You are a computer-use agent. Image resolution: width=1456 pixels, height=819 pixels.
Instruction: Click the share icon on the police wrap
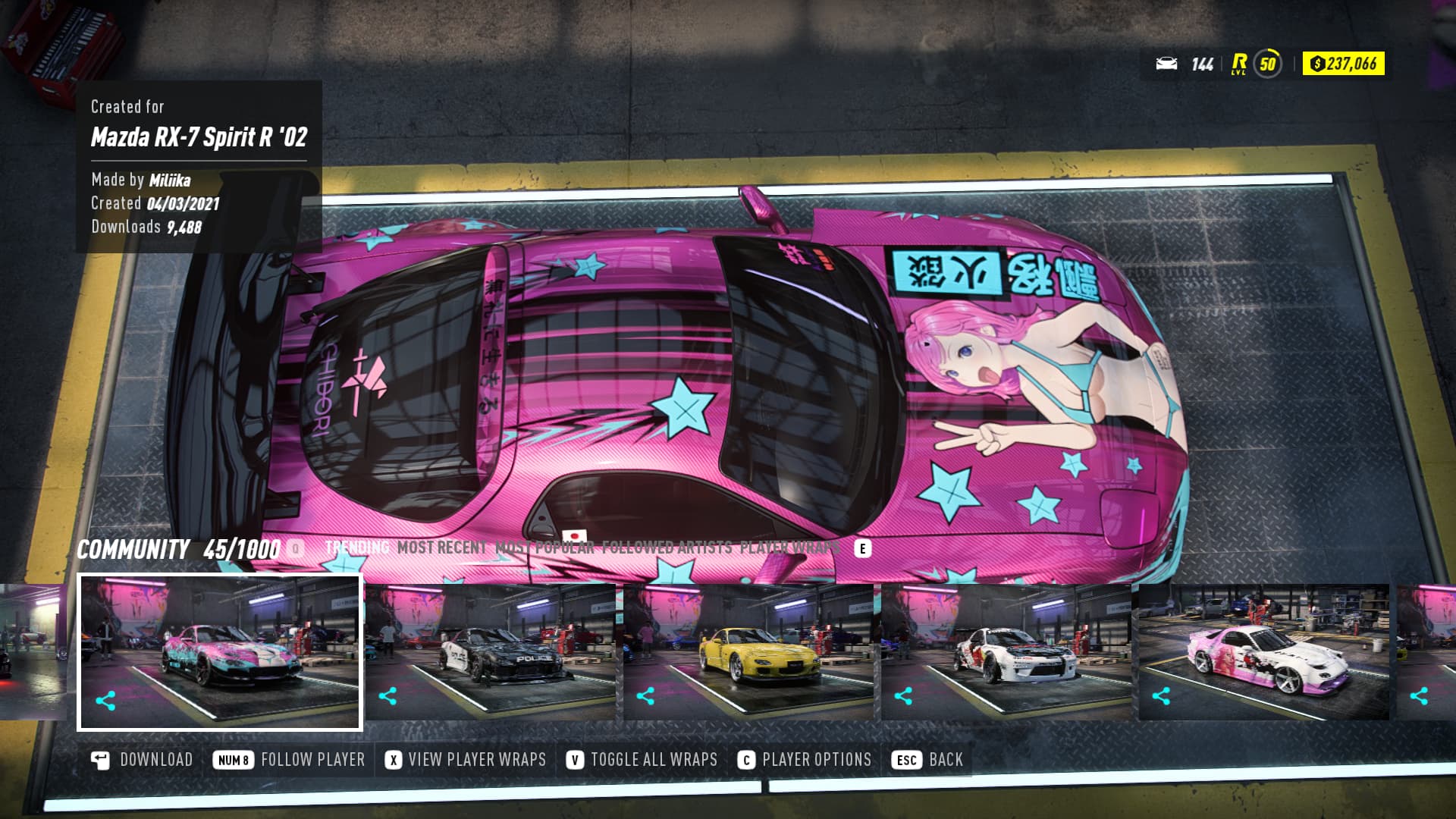click(388, 696)
